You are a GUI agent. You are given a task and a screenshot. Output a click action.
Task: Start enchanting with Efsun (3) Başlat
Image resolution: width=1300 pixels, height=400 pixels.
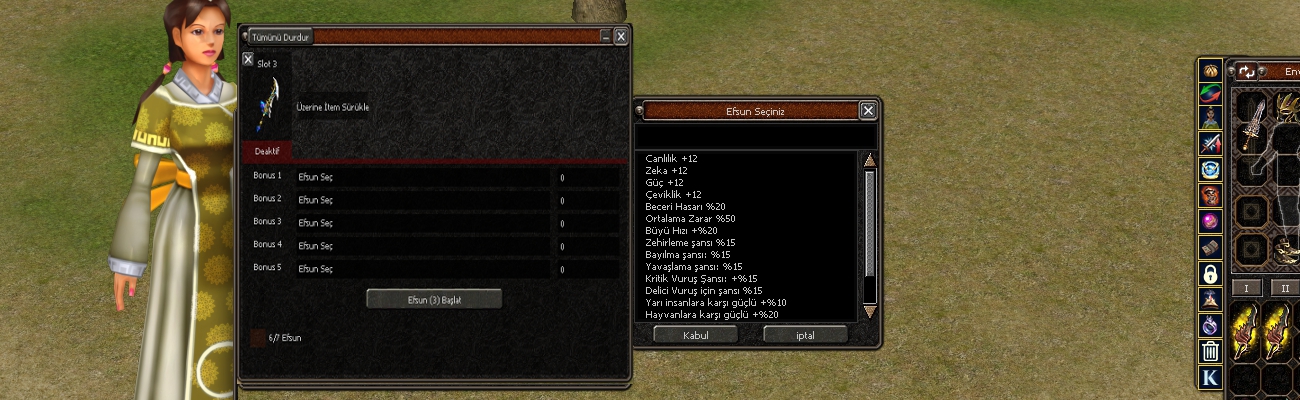(x=434, y=299)
